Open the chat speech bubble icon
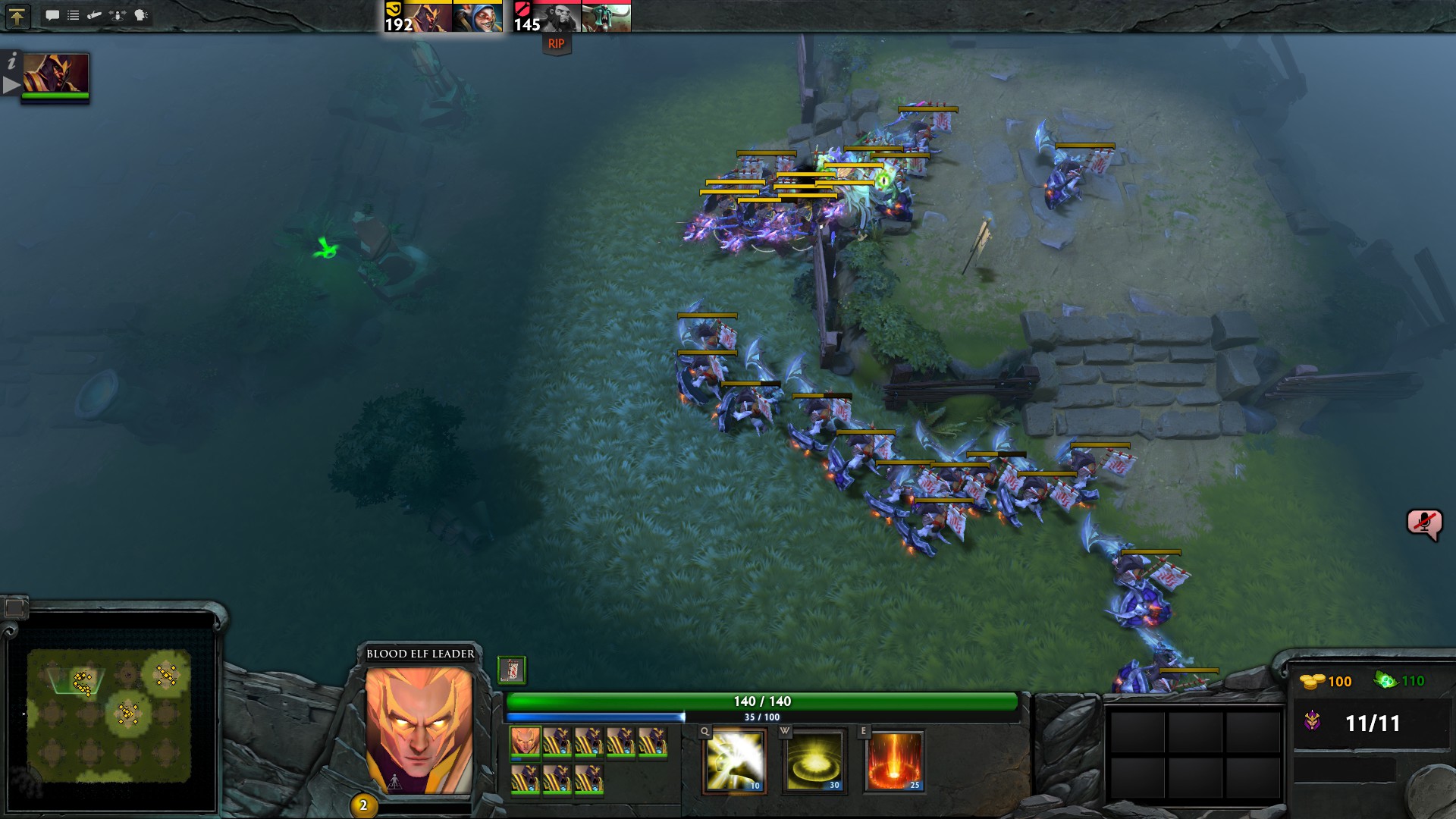The height and width of the screenshot is (819, 1456). click(52, 15)
